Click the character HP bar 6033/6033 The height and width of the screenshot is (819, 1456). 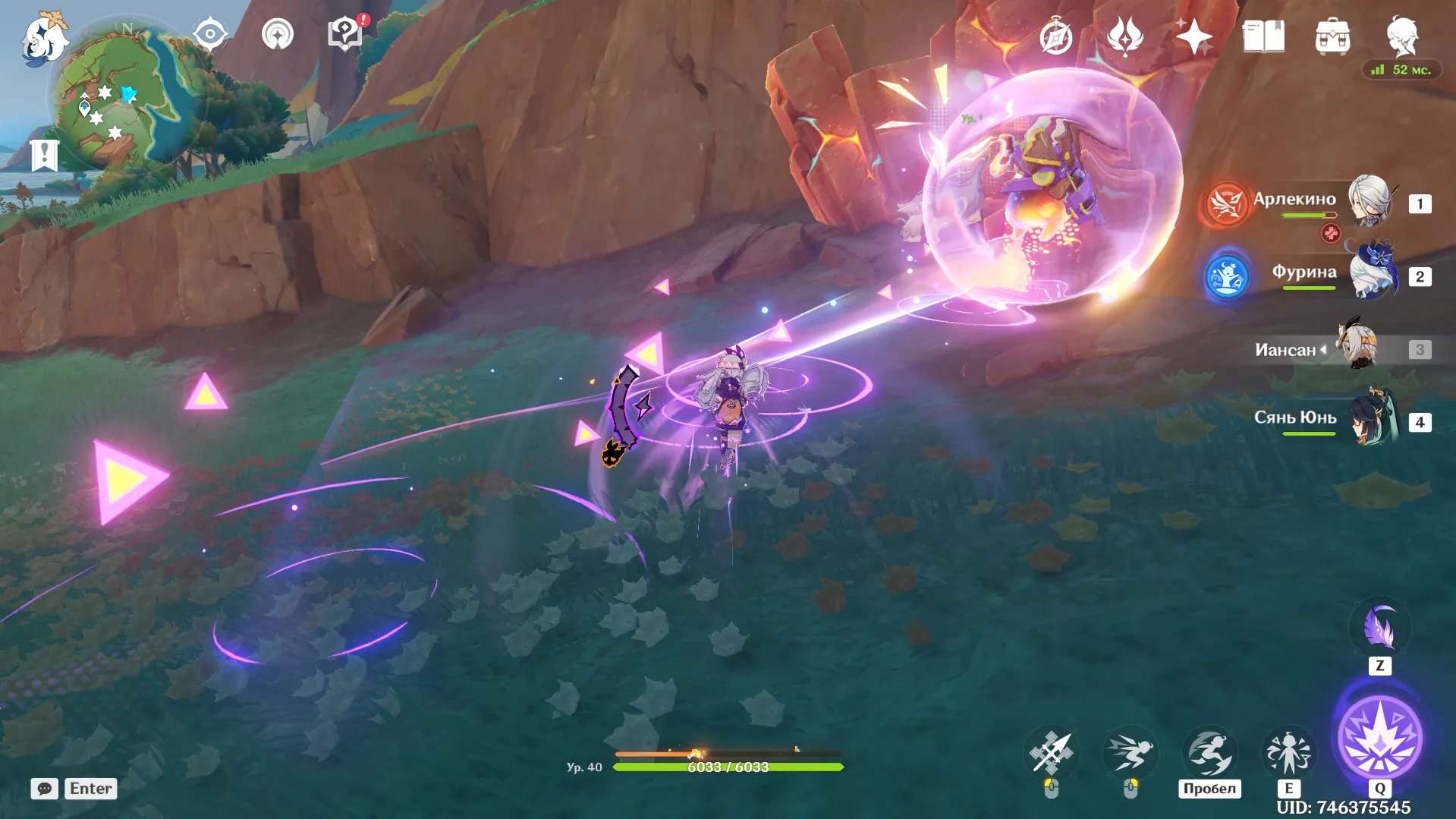(x=727, y=767)
